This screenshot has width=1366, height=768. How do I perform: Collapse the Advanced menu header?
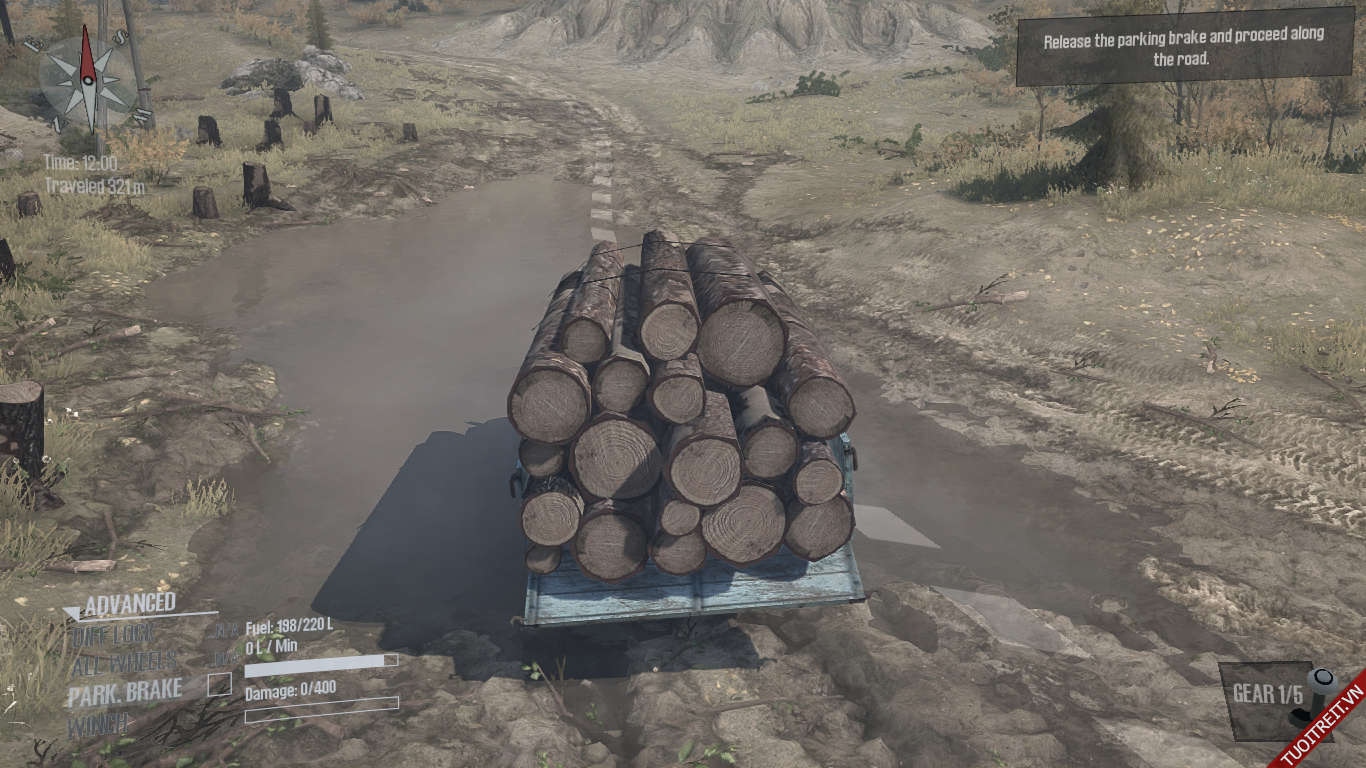(129, 603)
